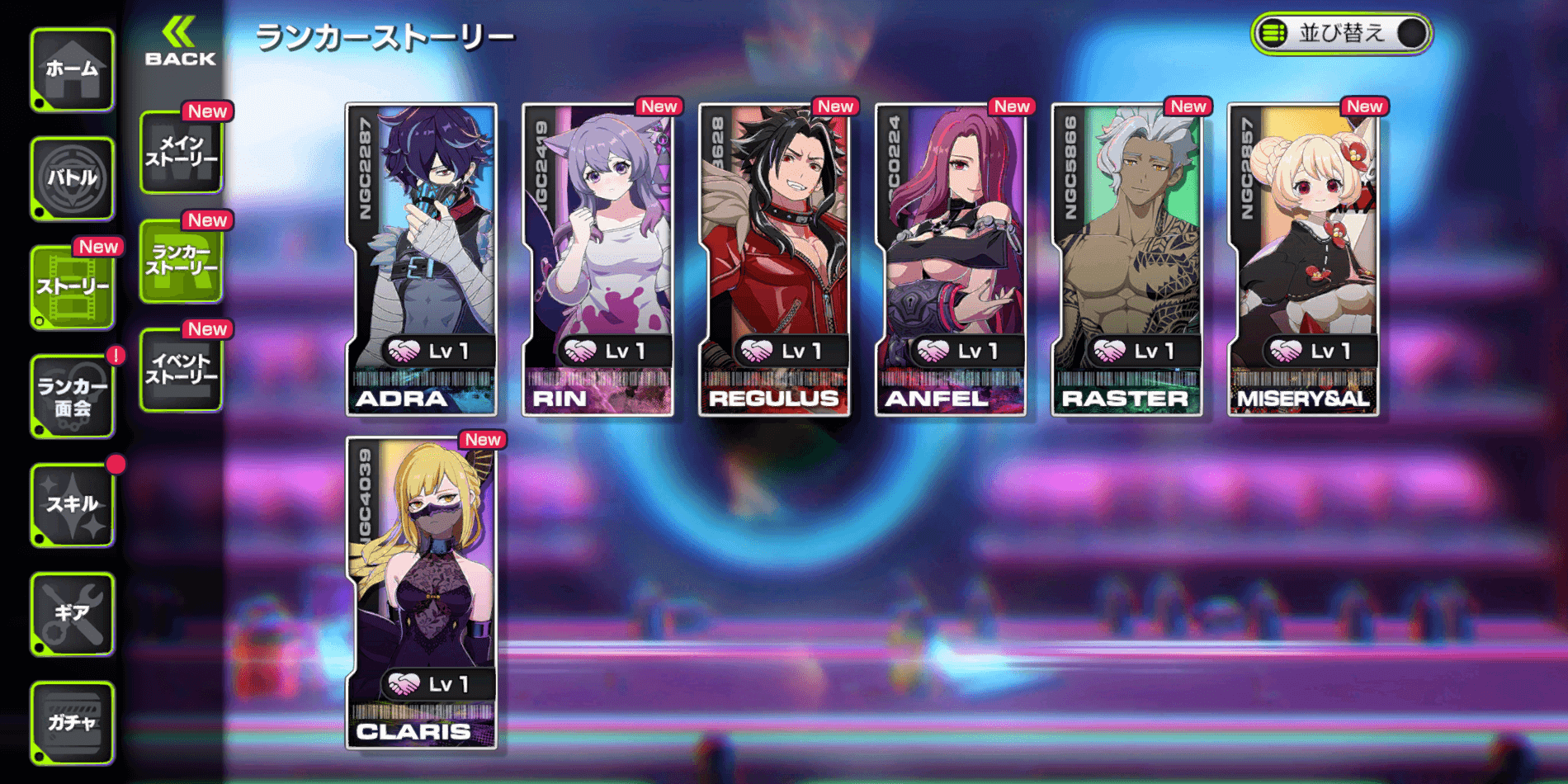Screen dimensions: 1568x784
Task: Open Ranker Visit (ランカー面会) menu
Action: 73,396
